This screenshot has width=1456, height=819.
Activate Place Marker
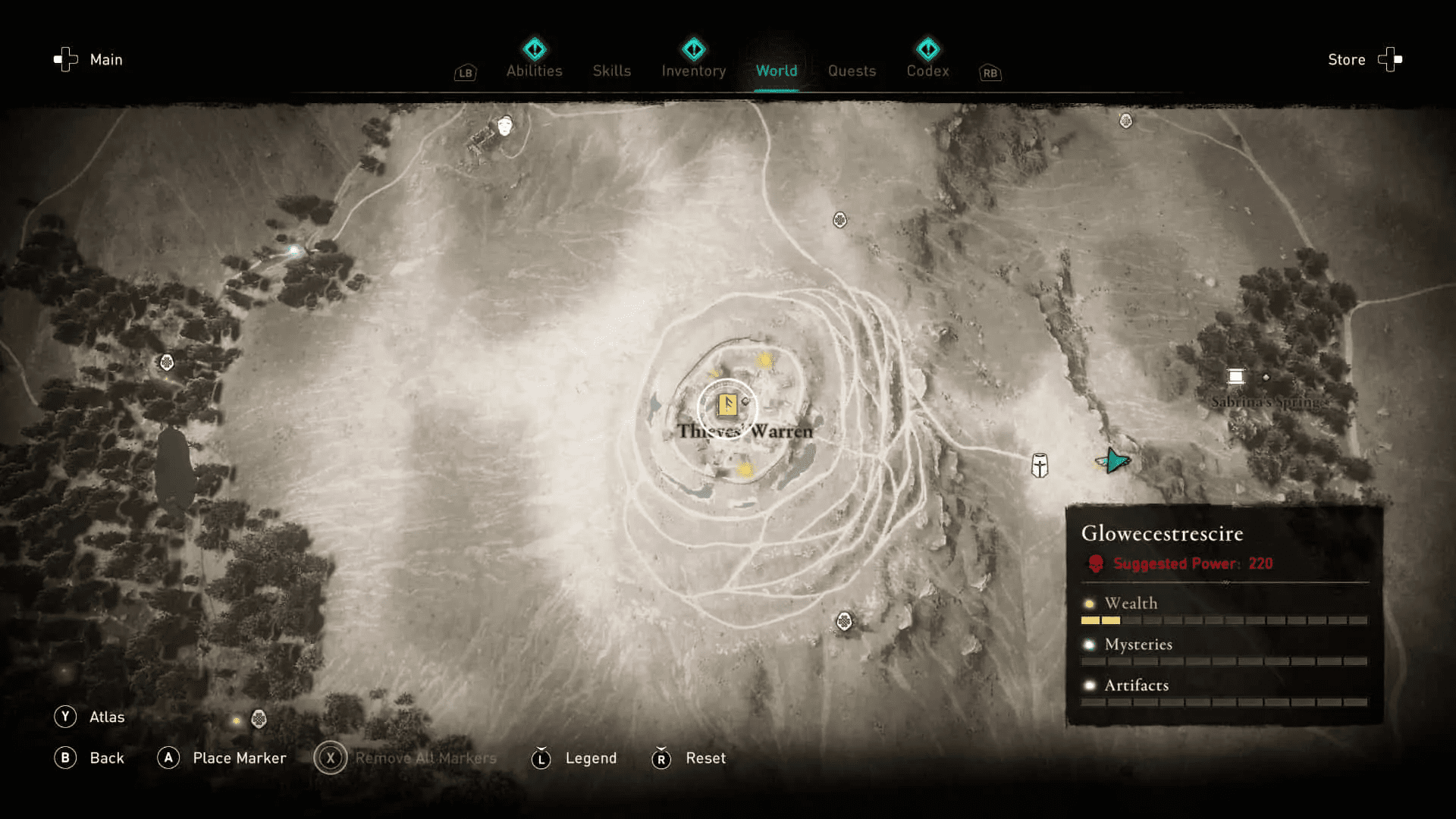[x=240, y=758]
